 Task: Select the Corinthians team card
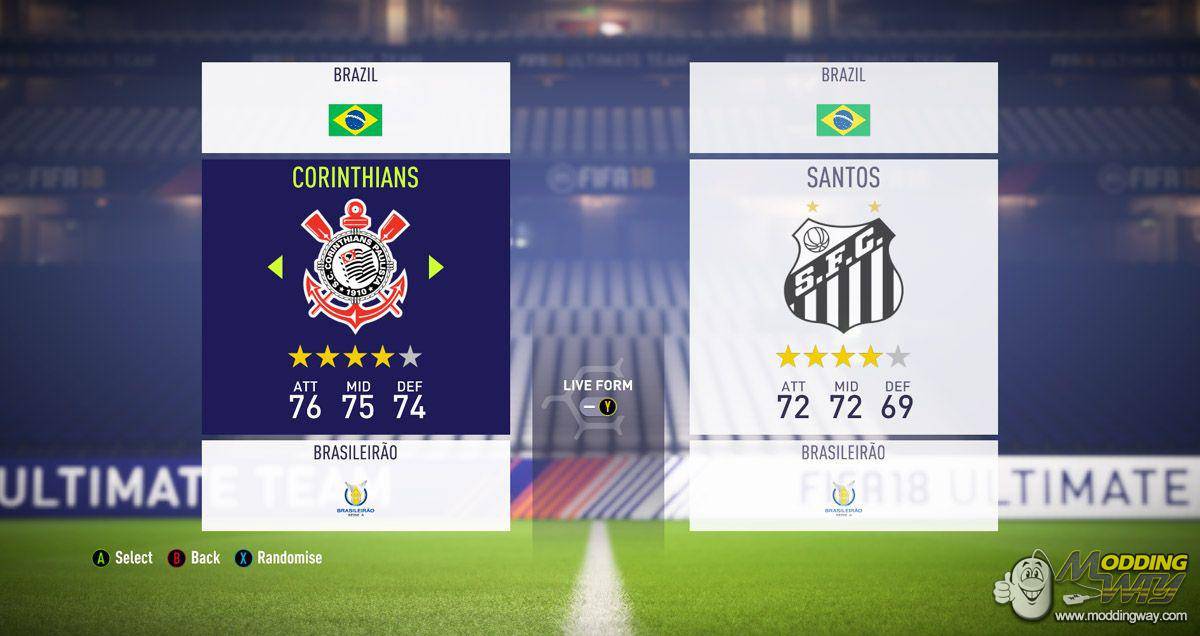click(x=355, y=296)
